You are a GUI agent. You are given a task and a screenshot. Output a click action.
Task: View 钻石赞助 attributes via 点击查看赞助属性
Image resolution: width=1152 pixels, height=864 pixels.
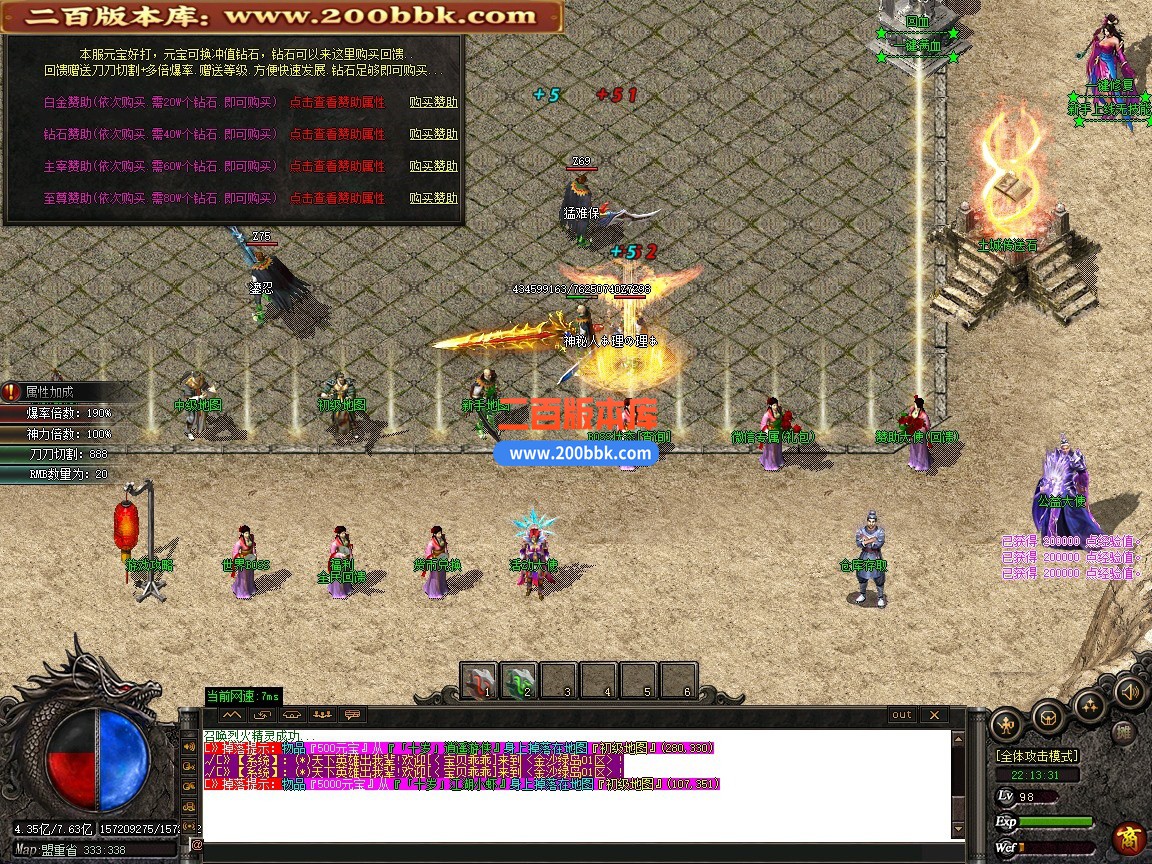[337, 134]
